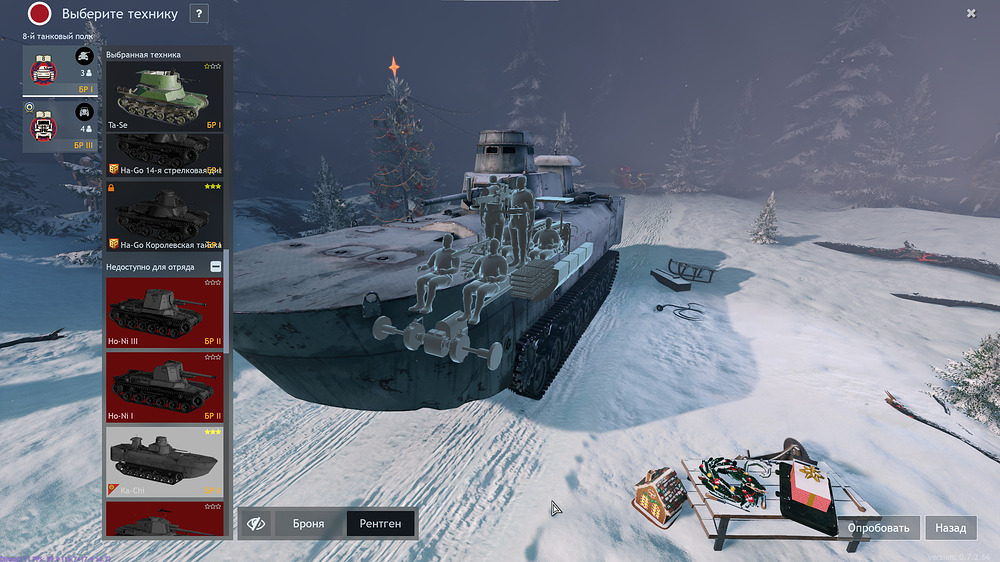This screenshot has height=562, width=1000.
Task: Click the Опробовать test drive button
Action: click(x=879, y=528)
